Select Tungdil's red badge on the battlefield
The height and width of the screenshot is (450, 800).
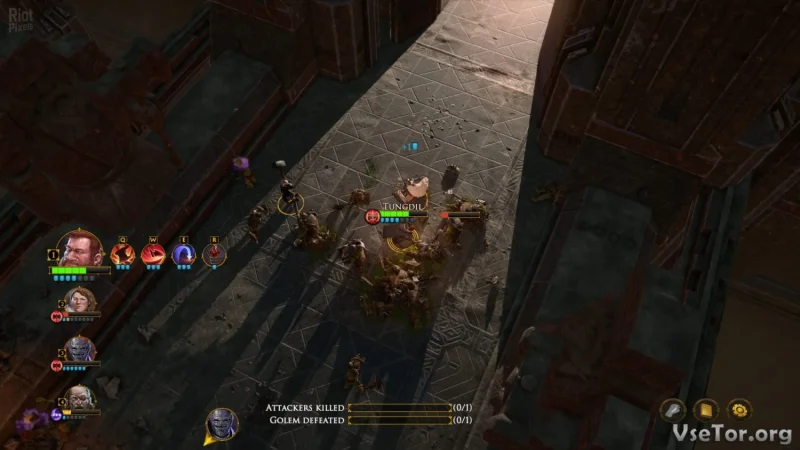click(x=373, y=215)
